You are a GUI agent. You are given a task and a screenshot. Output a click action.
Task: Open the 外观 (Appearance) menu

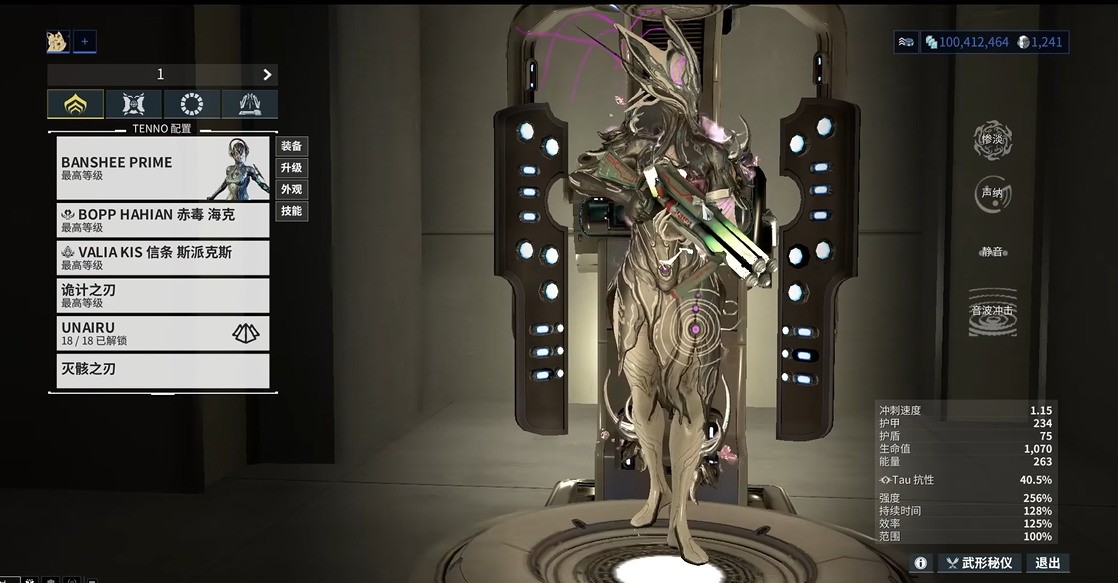coord(291,189)
